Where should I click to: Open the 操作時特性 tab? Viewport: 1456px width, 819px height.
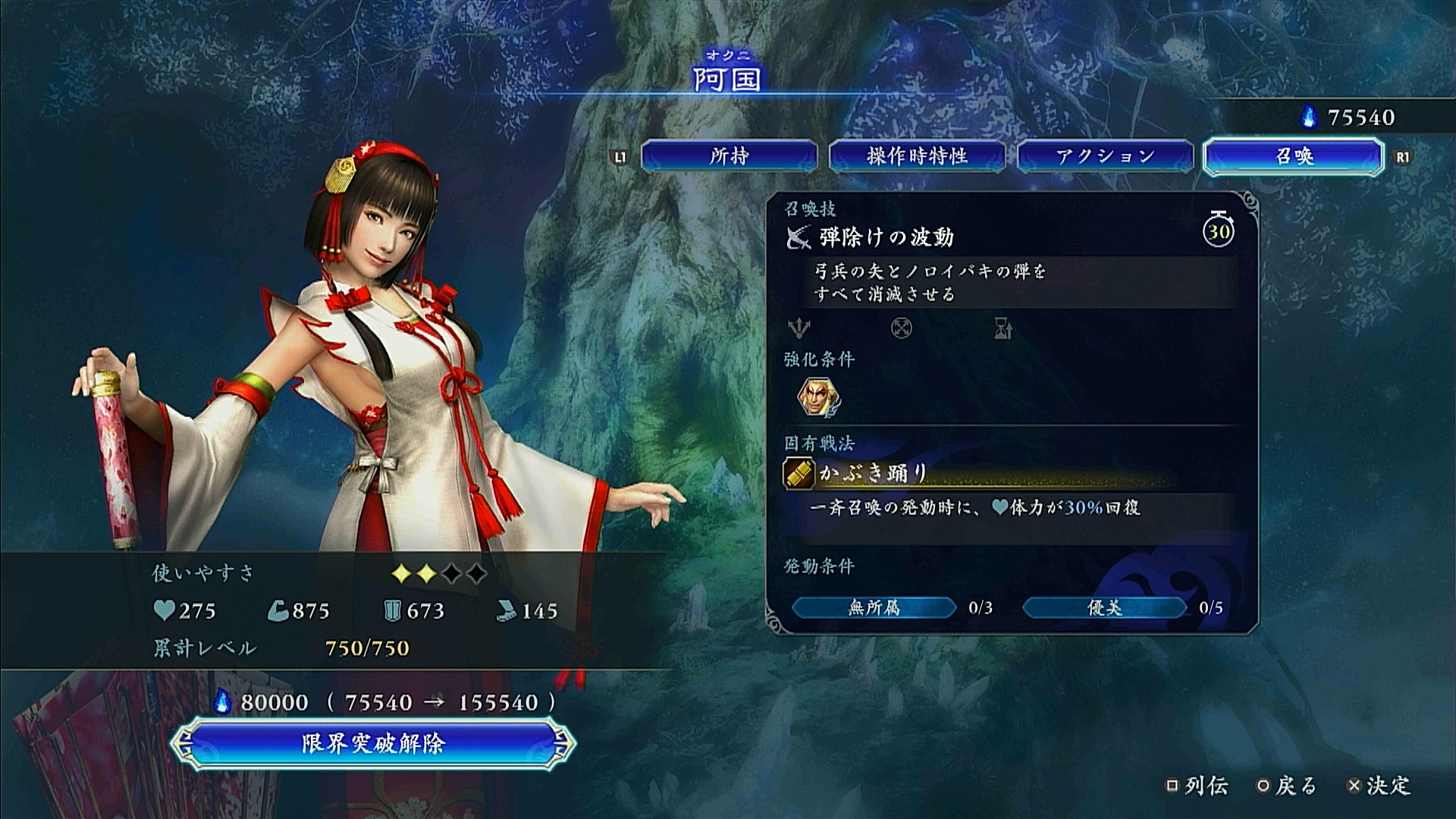tap(917, 156)
